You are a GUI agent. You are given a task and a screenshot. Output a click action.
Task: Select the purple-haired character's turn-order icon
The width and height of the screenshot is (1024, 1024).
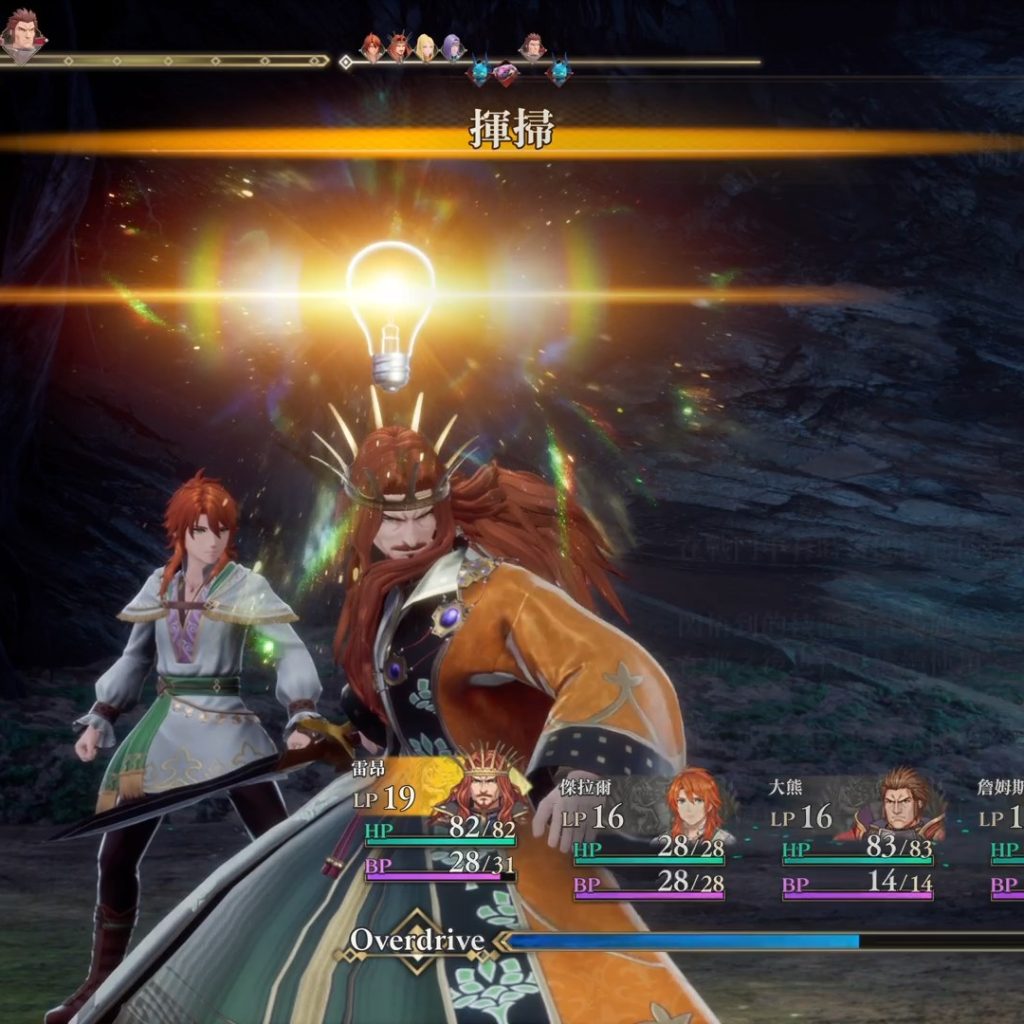tap(453, 47)
